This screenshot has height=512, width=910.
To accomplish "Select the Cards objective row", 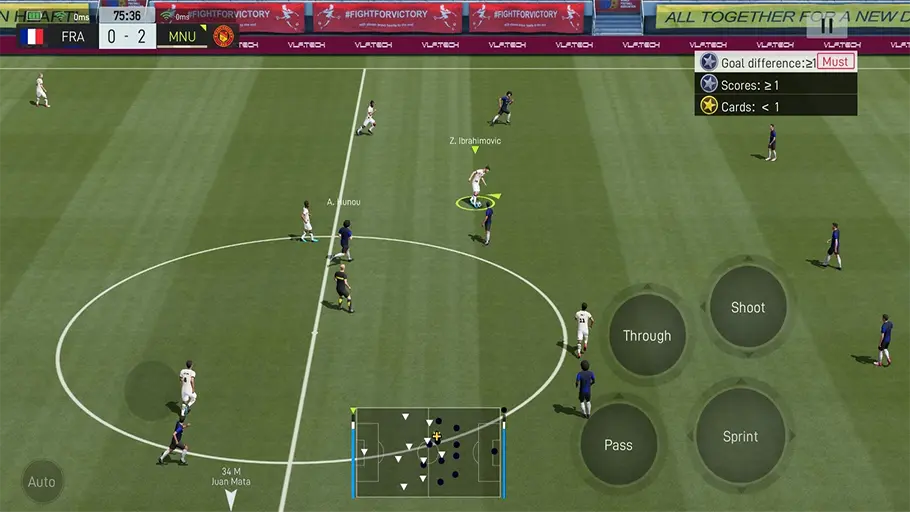I will pyautogui.click(x=775, y=106).
